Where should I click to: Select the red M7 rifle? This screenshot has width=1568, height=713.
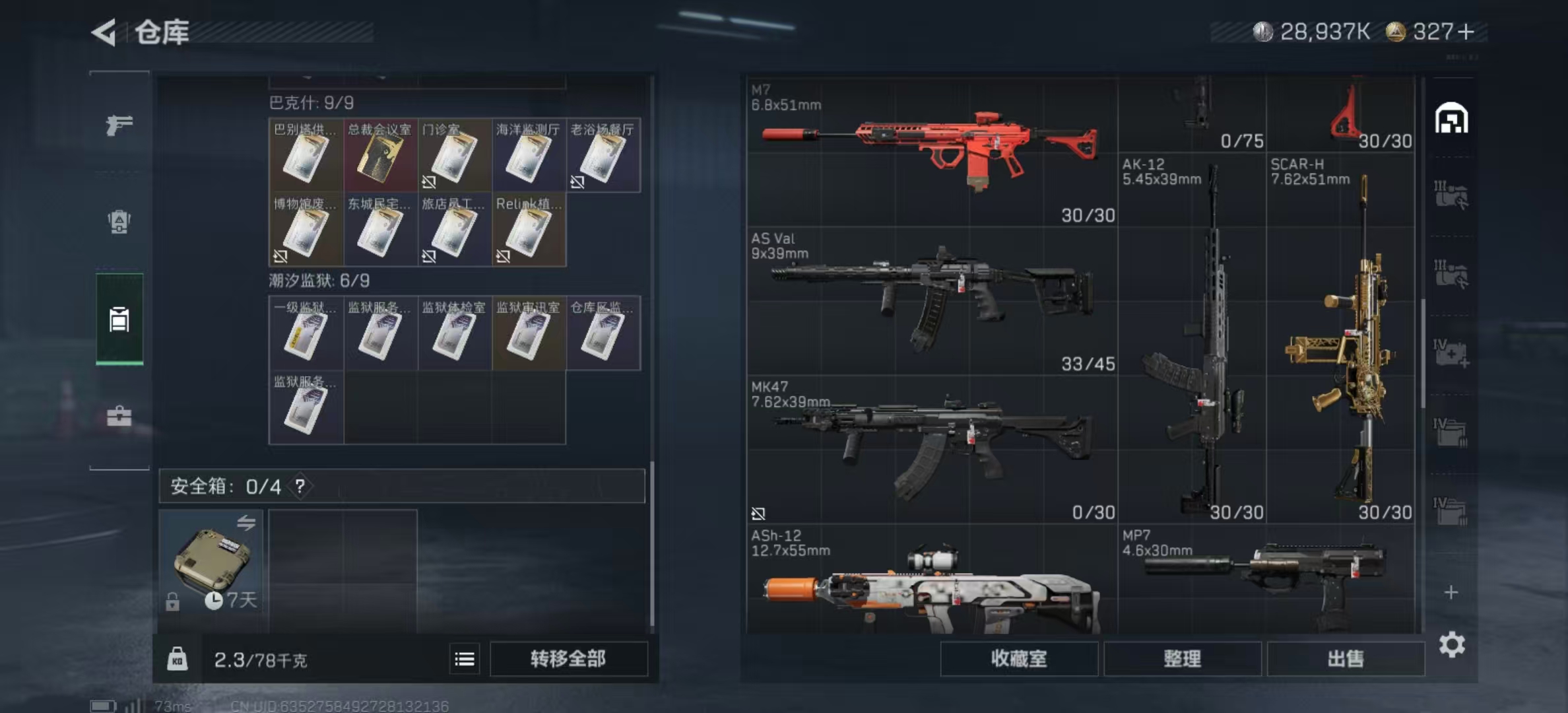(932, 152)
